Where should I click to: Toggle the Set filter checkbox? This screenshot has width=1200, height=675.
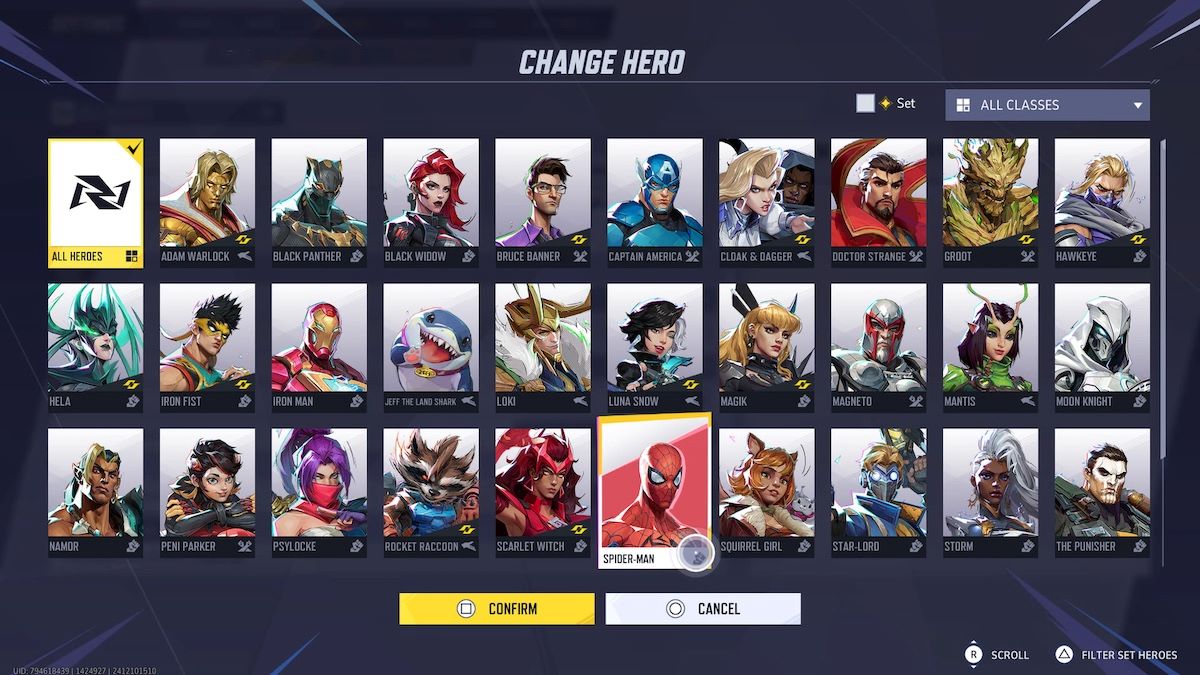865,103
